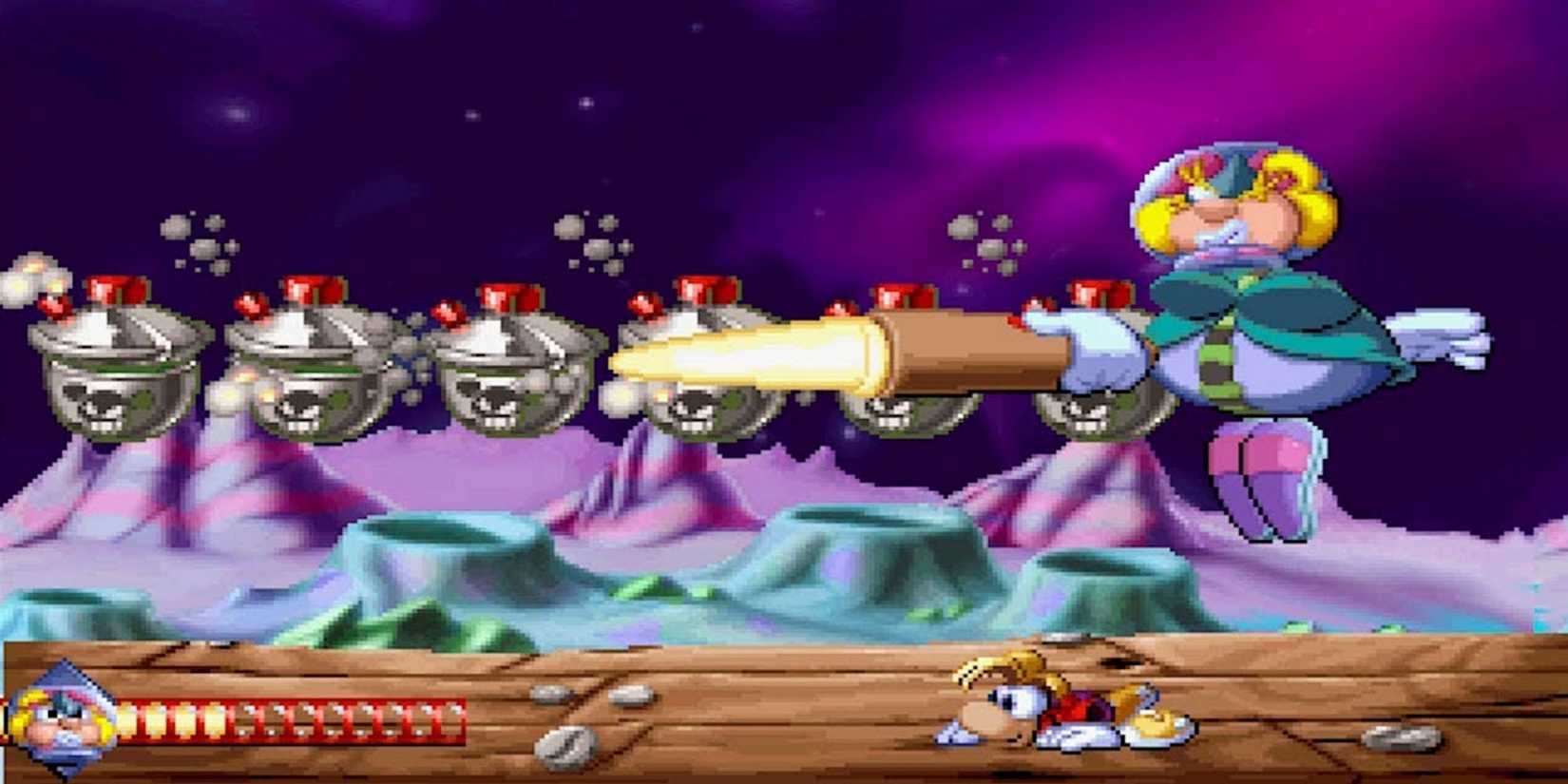Click the smoke puff above the middle pots
This screenshot has height=784, width=1568.
click(589, 238)
